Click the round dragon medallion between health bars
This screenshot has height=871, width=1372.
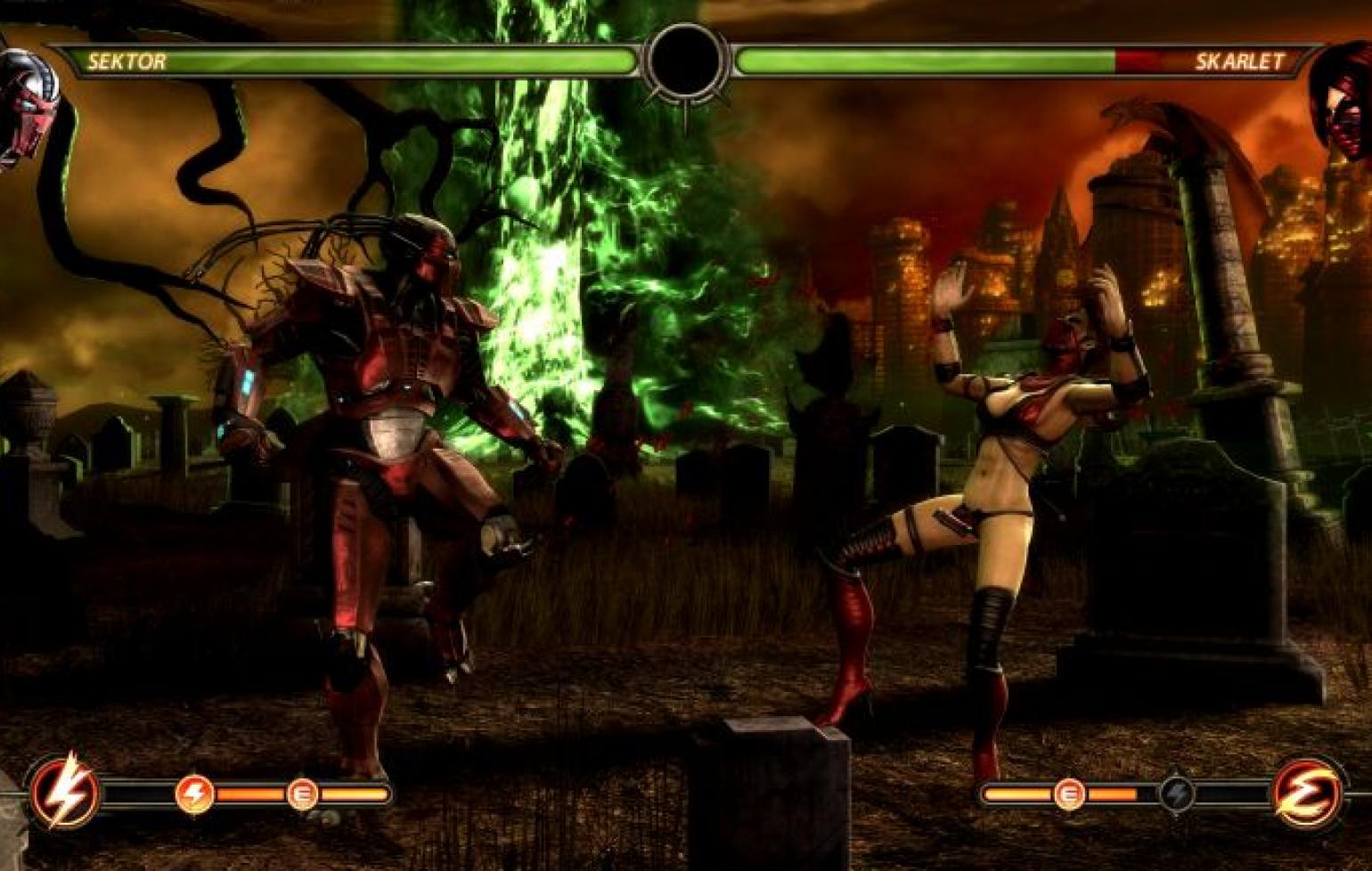(x=685, y=62)
